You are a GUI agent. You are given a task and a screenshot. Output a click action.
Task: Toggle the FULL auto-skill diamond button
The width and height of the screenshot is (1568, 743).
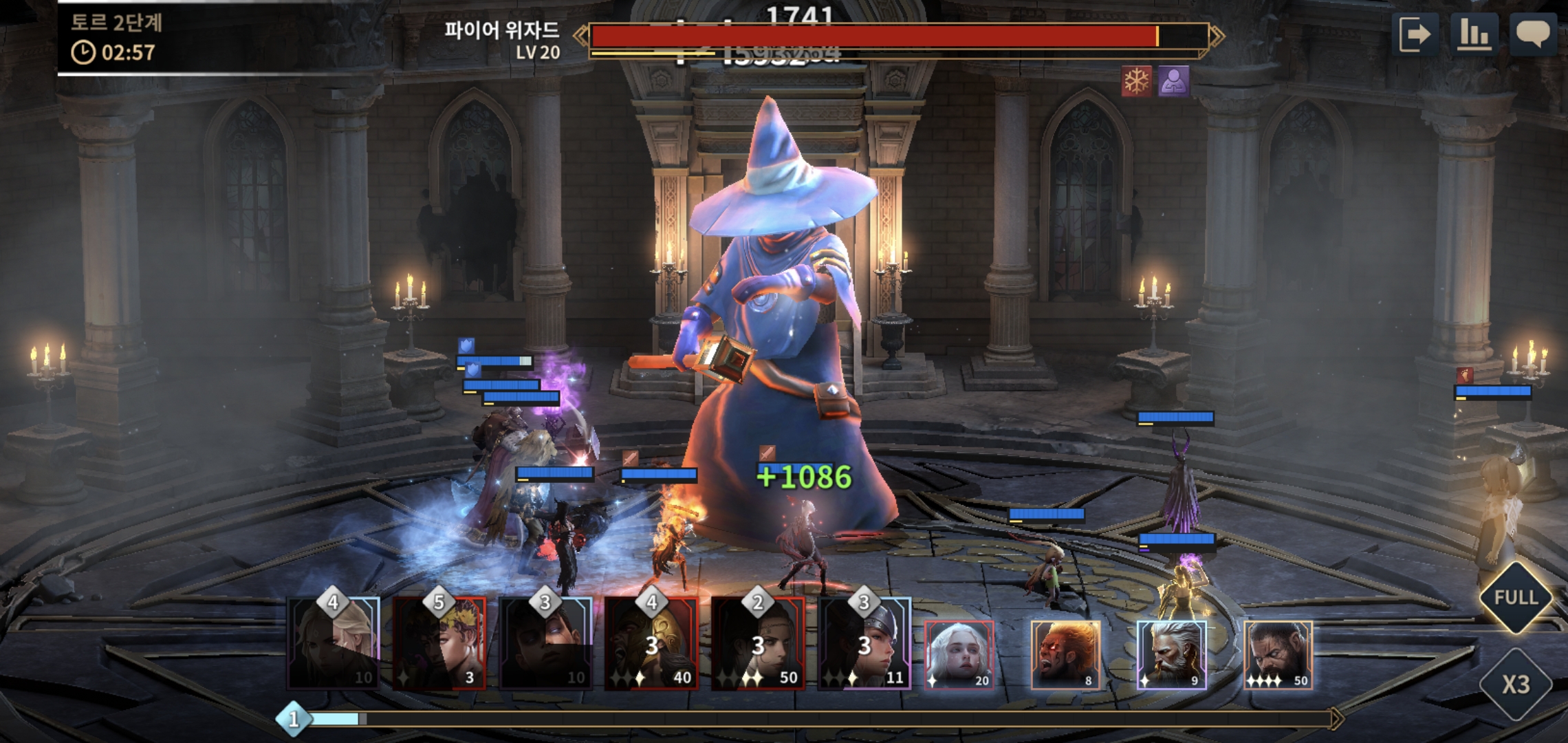pyautogui.click(x=1516, y=597)
